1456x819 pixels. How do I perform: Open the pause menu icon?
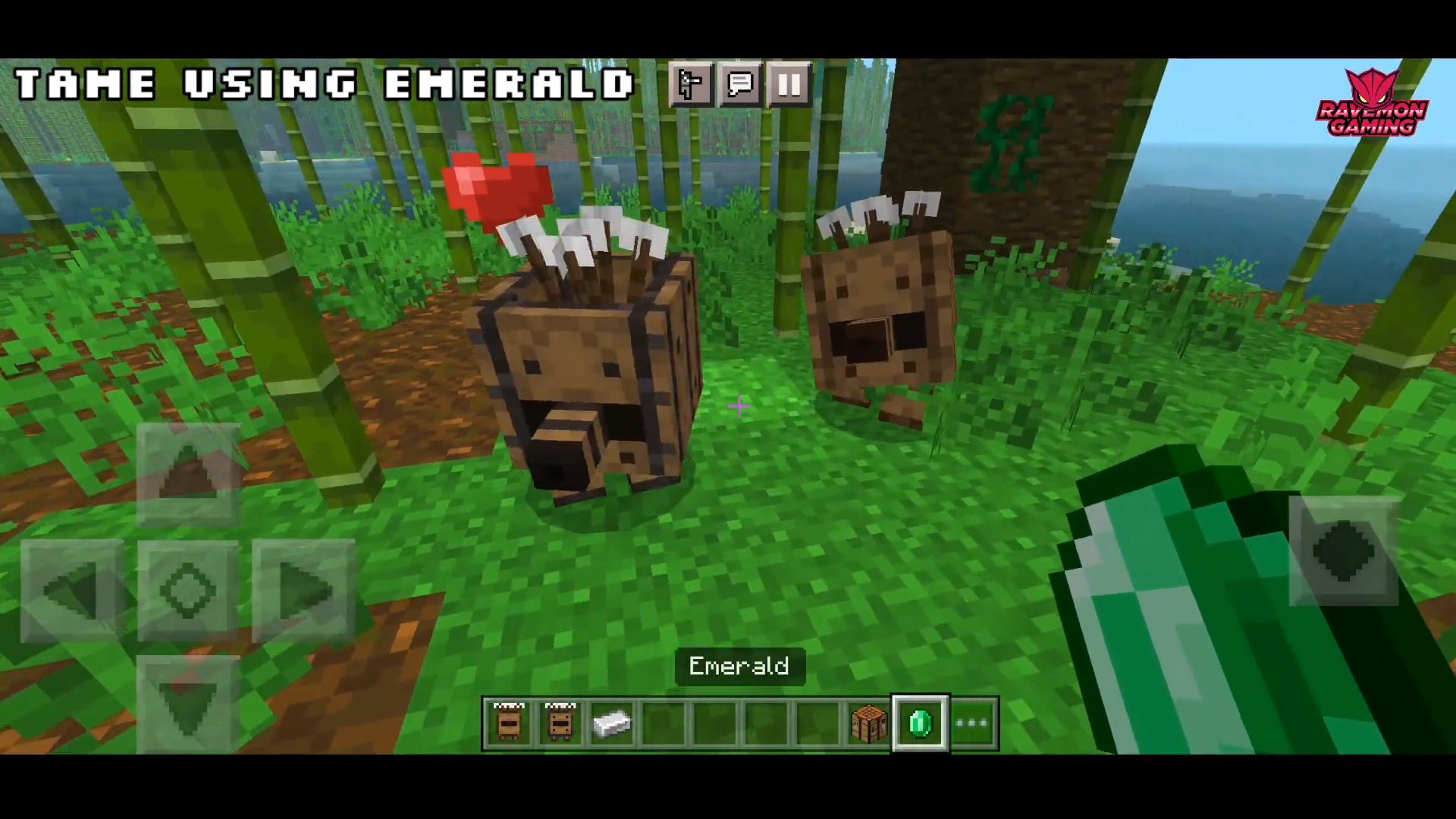[789, 85]
